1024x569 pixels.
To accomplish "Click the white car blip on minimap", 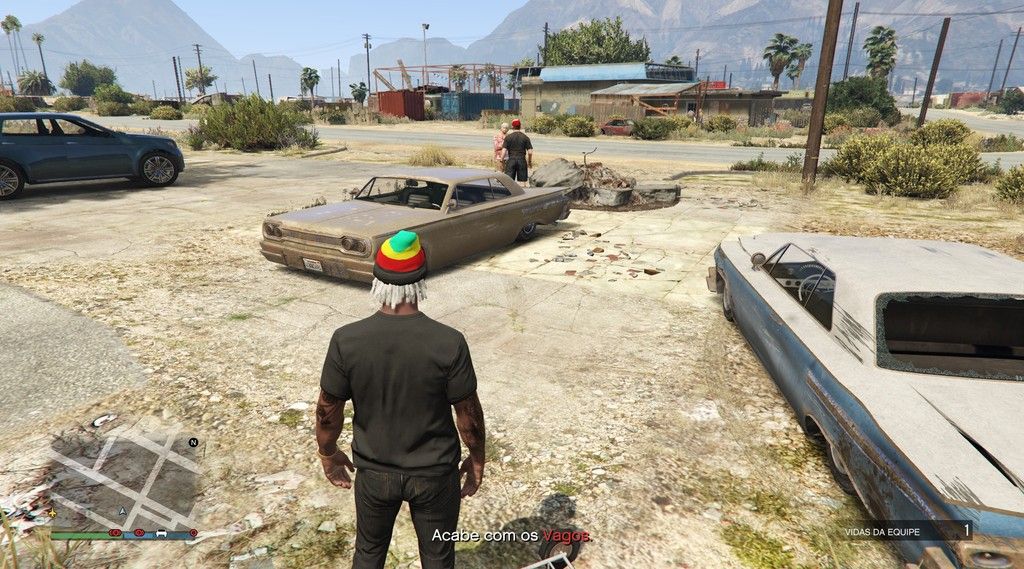I will click(162, 533).
